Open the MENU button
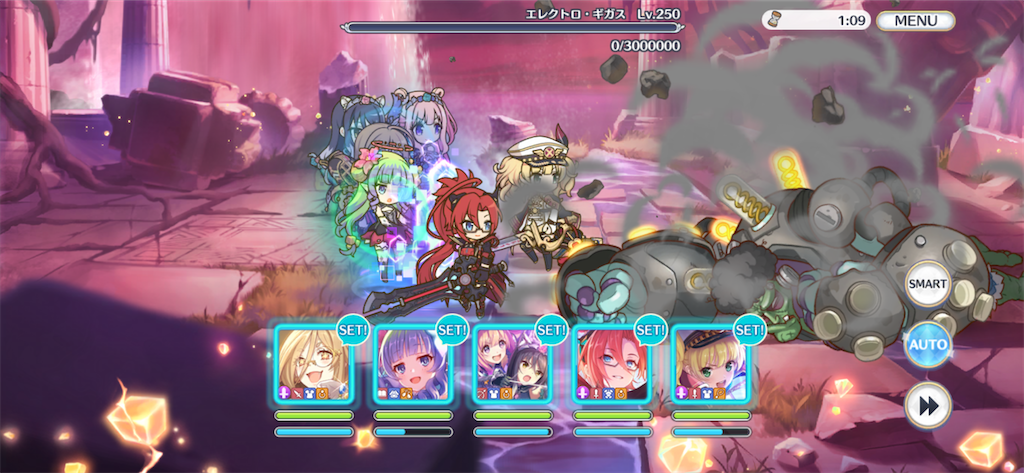This screenshot has height=473, width=1024. 915,20
